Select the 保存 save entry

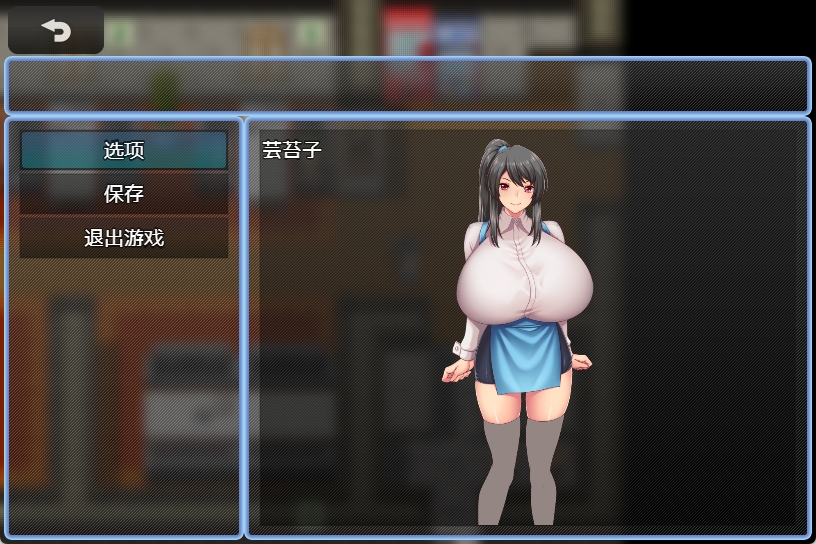tap(124, 194)
